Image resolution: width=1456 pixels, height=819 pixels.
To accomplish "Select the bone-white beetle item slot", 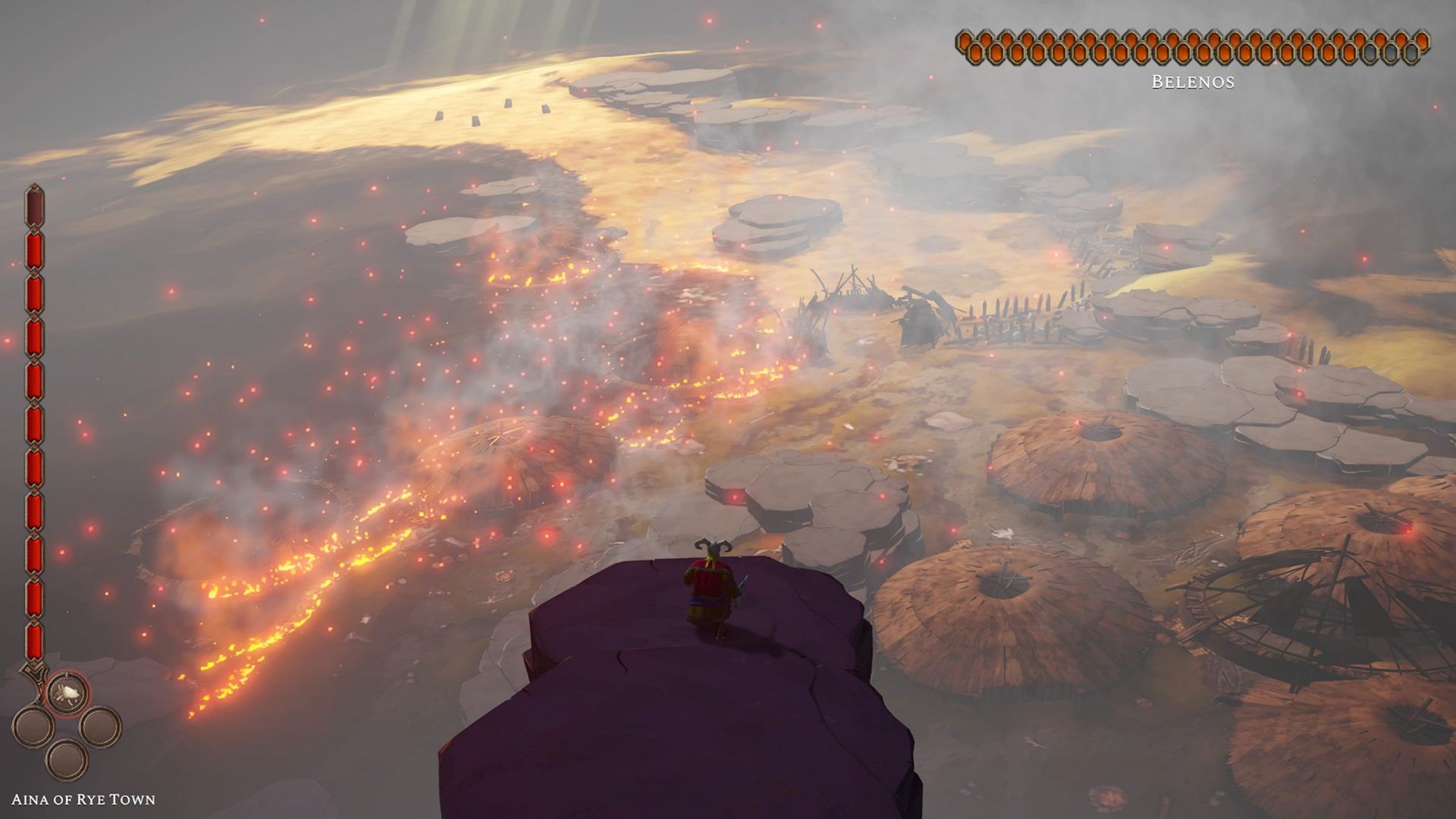I will (67, 692).
